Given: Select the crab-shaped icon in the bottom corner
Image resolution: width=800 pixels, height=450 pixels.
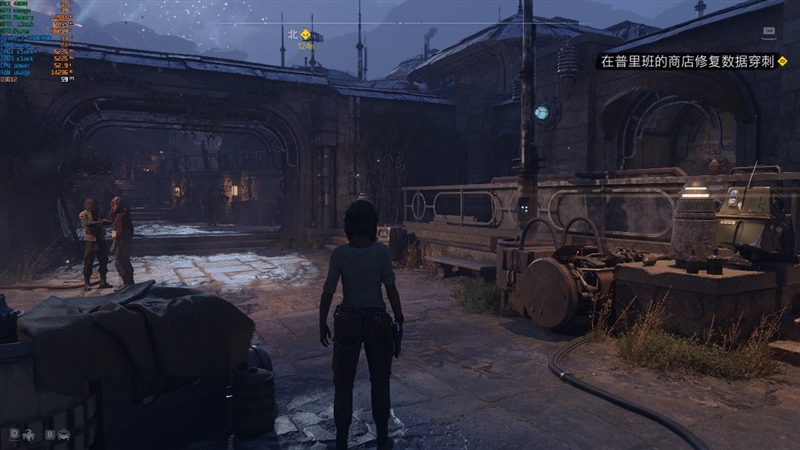Looking at the screenshot, I should click(64, 435).
